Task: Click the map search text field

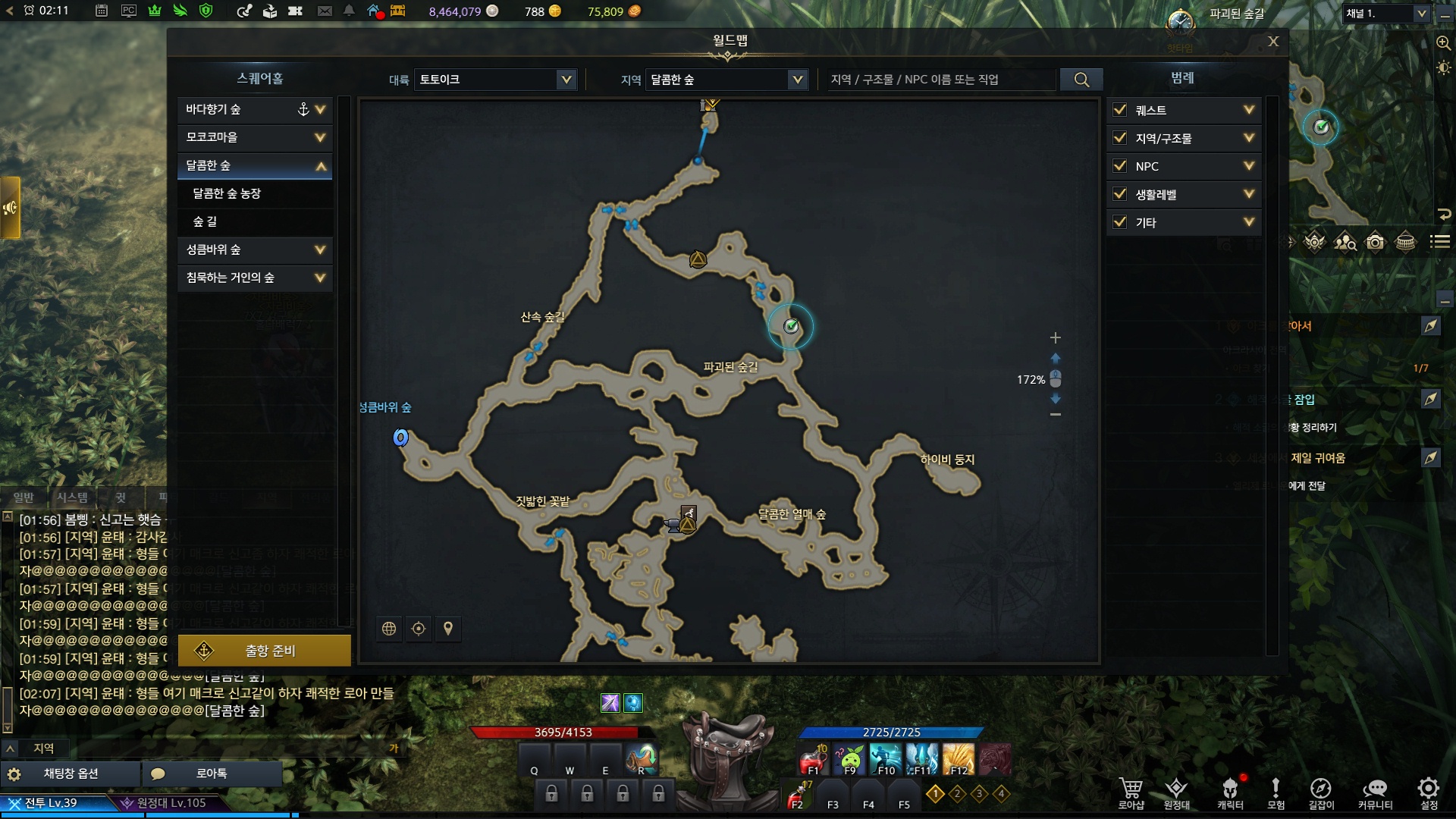Action: point(940,80)
